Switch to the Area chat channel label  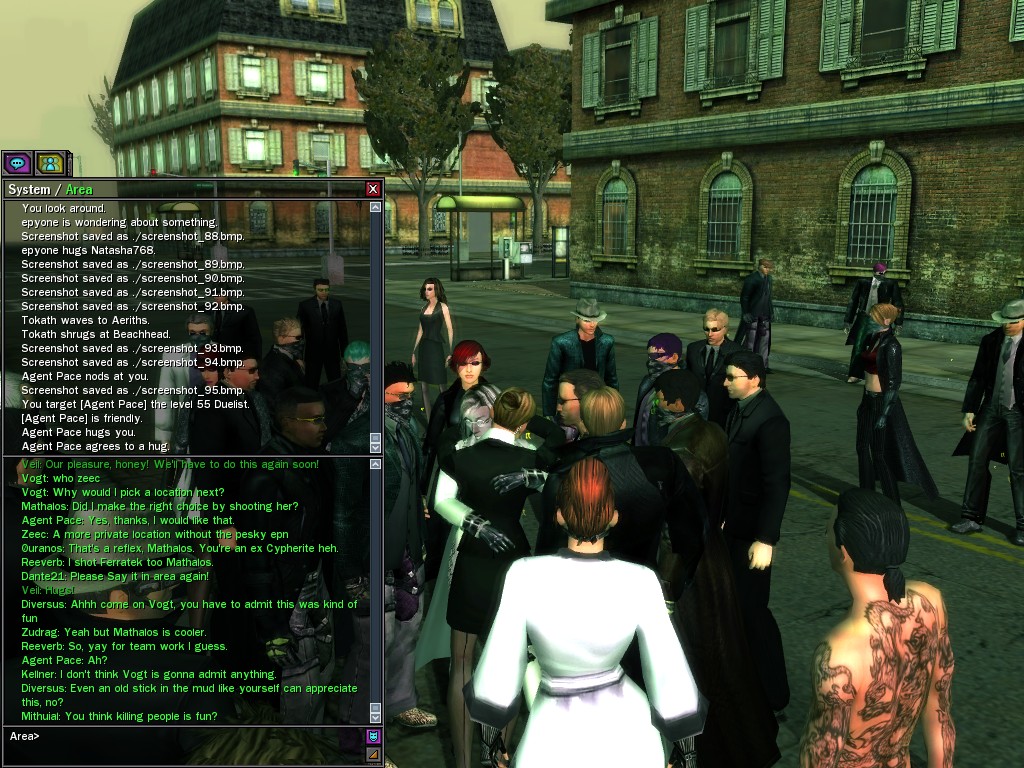(79, 189)
